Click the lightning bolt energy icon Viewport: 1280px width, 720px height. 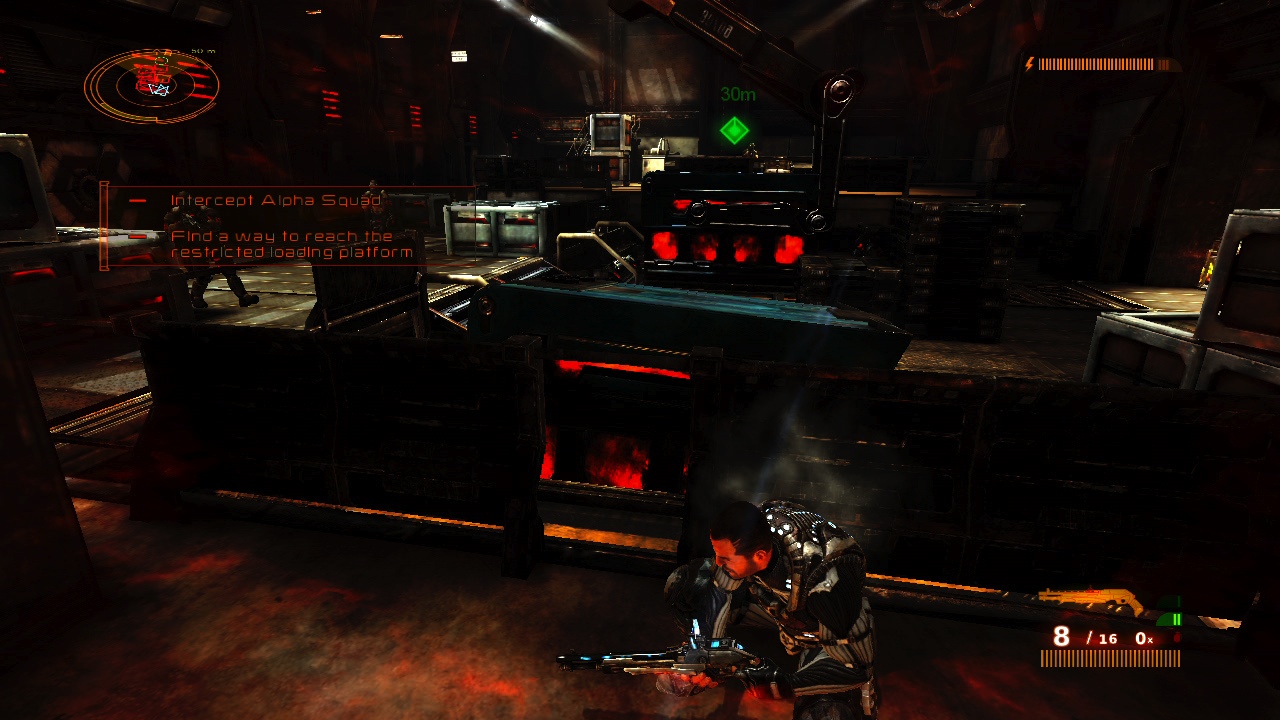1030,64
